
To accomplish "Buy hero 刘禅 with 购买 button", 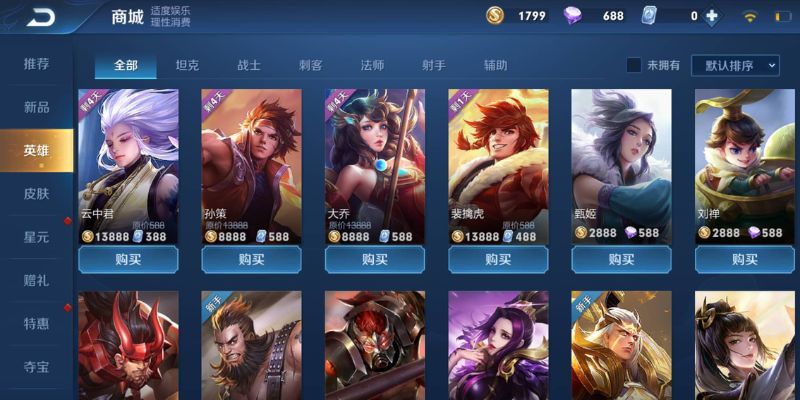I will coord(744,260).
